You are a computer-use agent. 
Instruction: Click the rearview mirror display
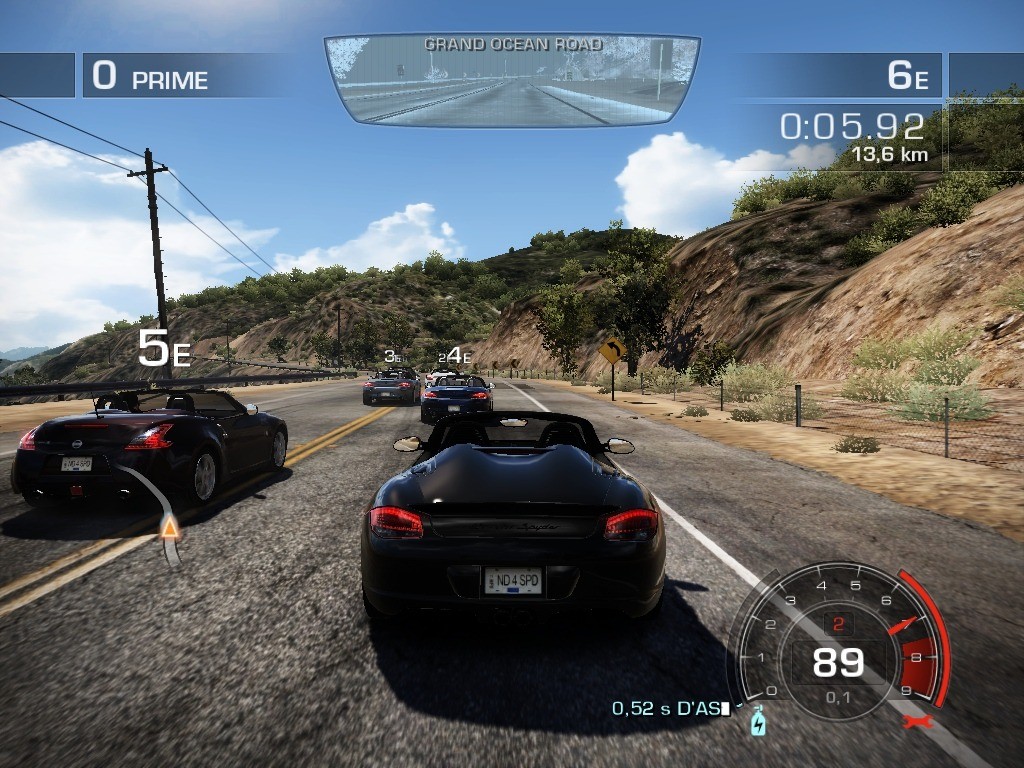[x=511, y=80]
